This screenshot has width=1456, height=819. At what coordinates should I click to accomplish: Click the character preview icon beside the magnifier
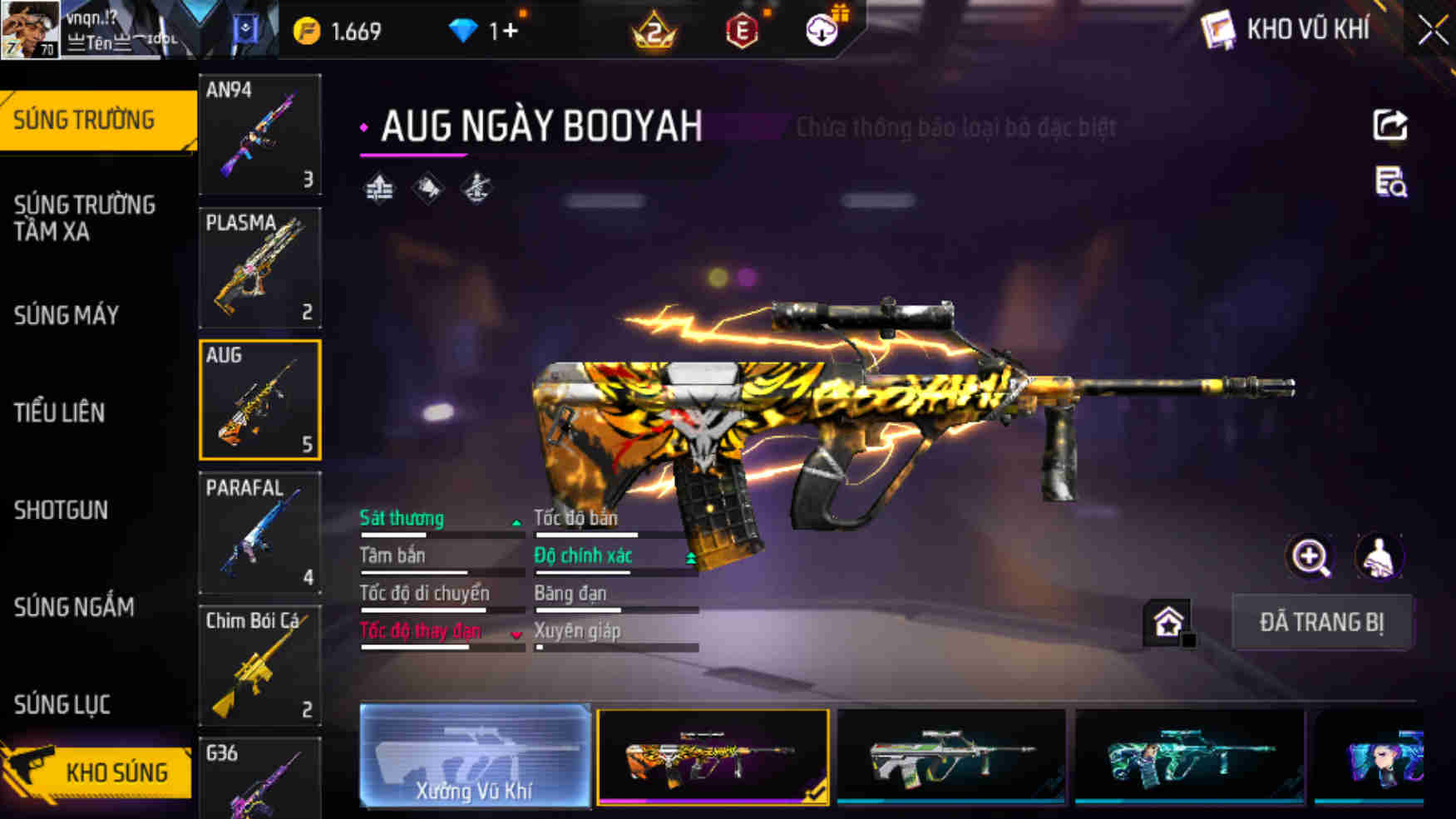1380,557
